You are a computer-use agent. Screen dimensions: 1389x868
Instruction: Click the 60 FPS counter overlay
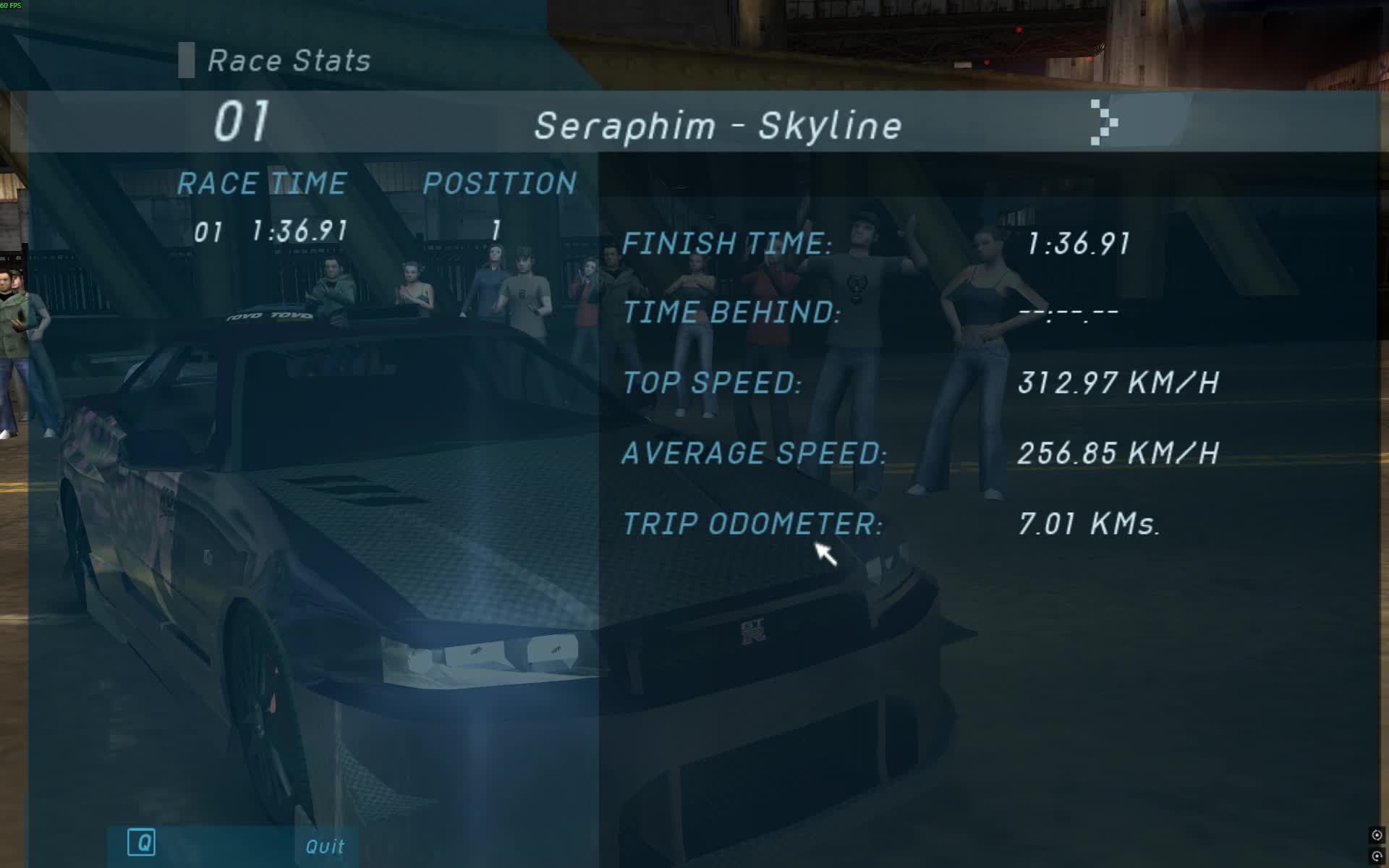click(x=11, y=6)
